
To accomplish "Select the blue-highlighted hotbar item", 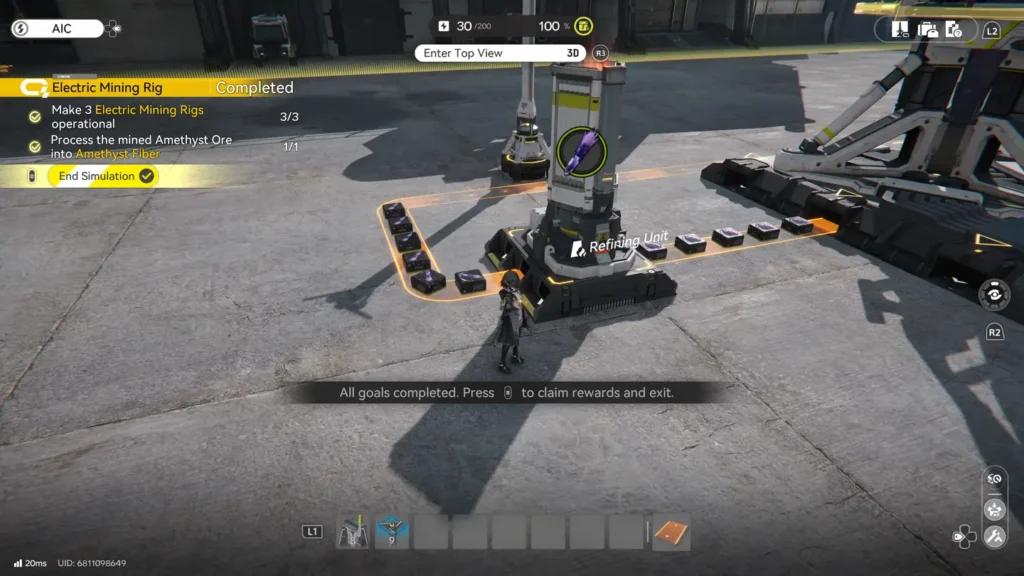I will click(392, 532).
